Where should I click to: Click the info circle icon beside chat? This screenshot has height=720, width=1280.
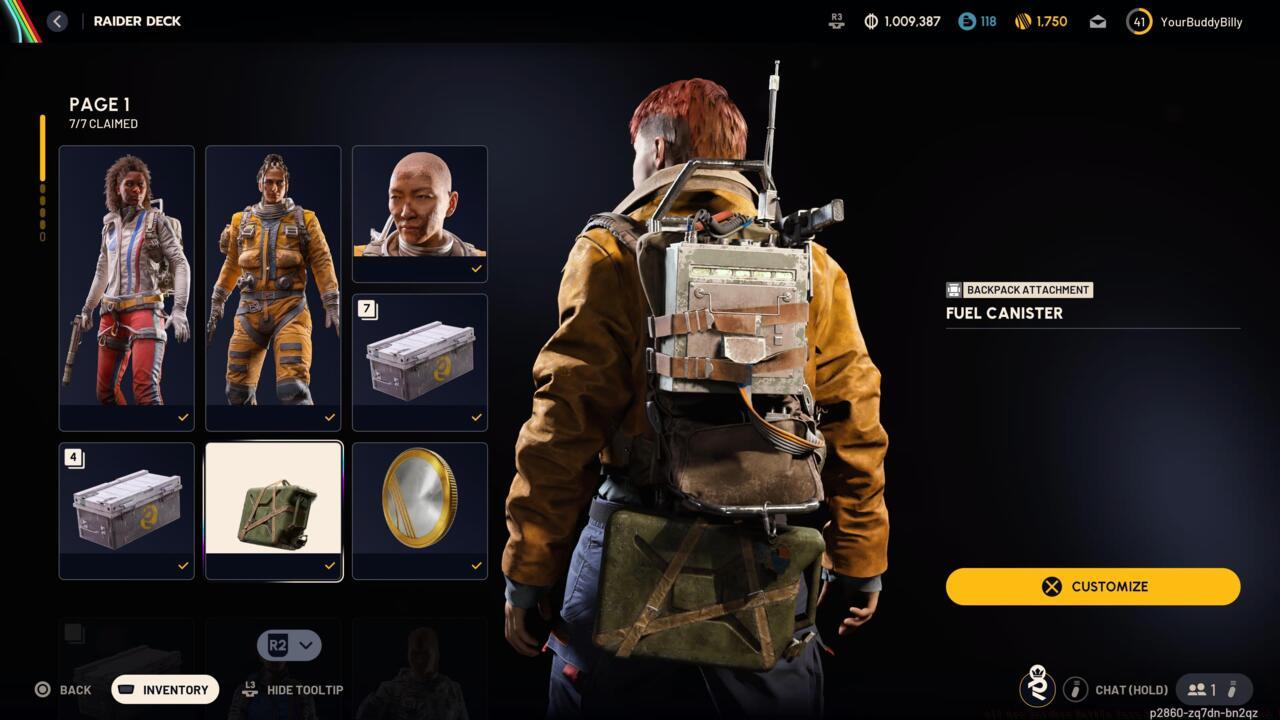(x=1076, y=689)
